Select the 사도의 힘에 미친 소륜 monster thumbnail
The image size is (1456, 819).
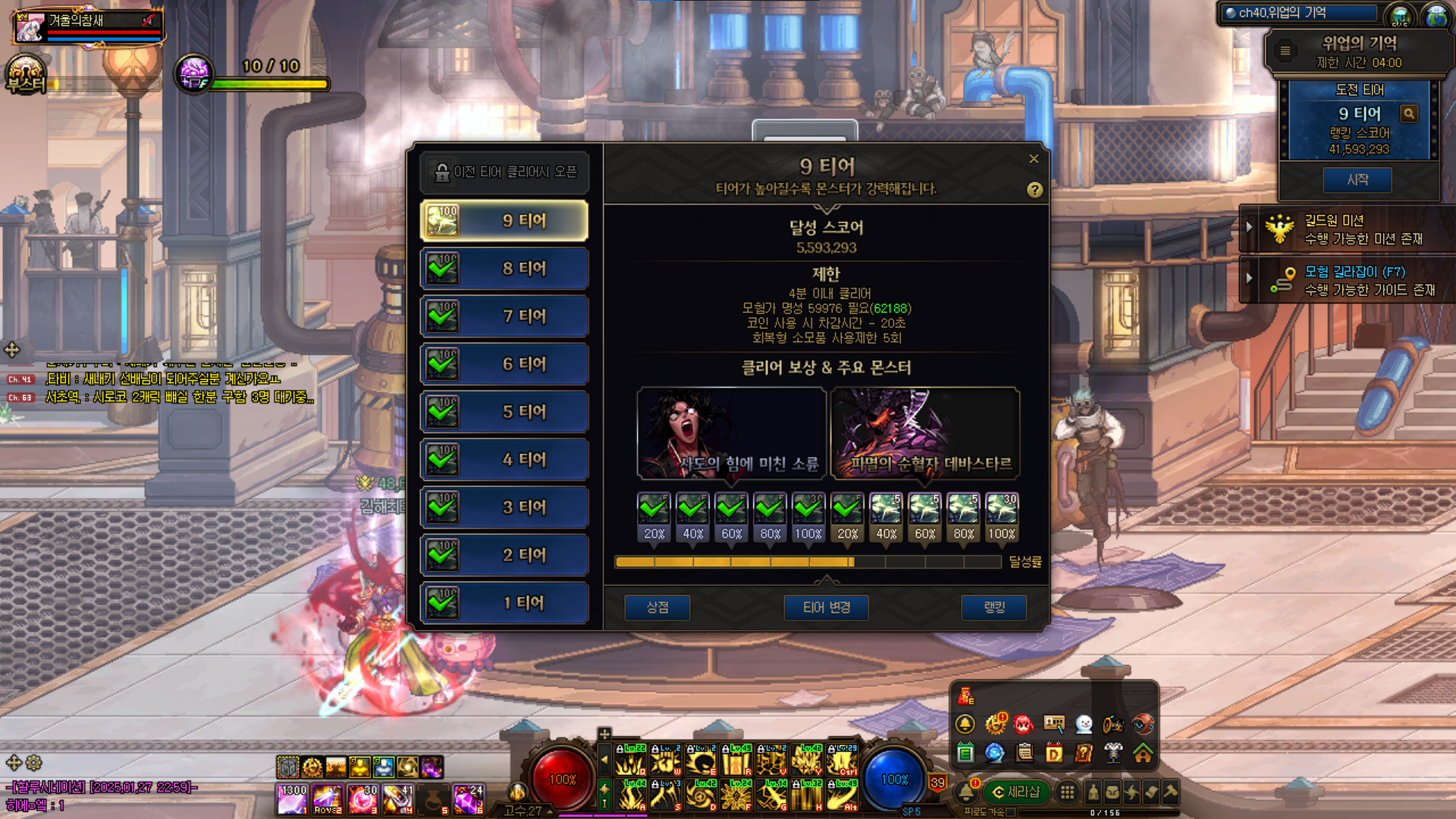coord(732,433)
